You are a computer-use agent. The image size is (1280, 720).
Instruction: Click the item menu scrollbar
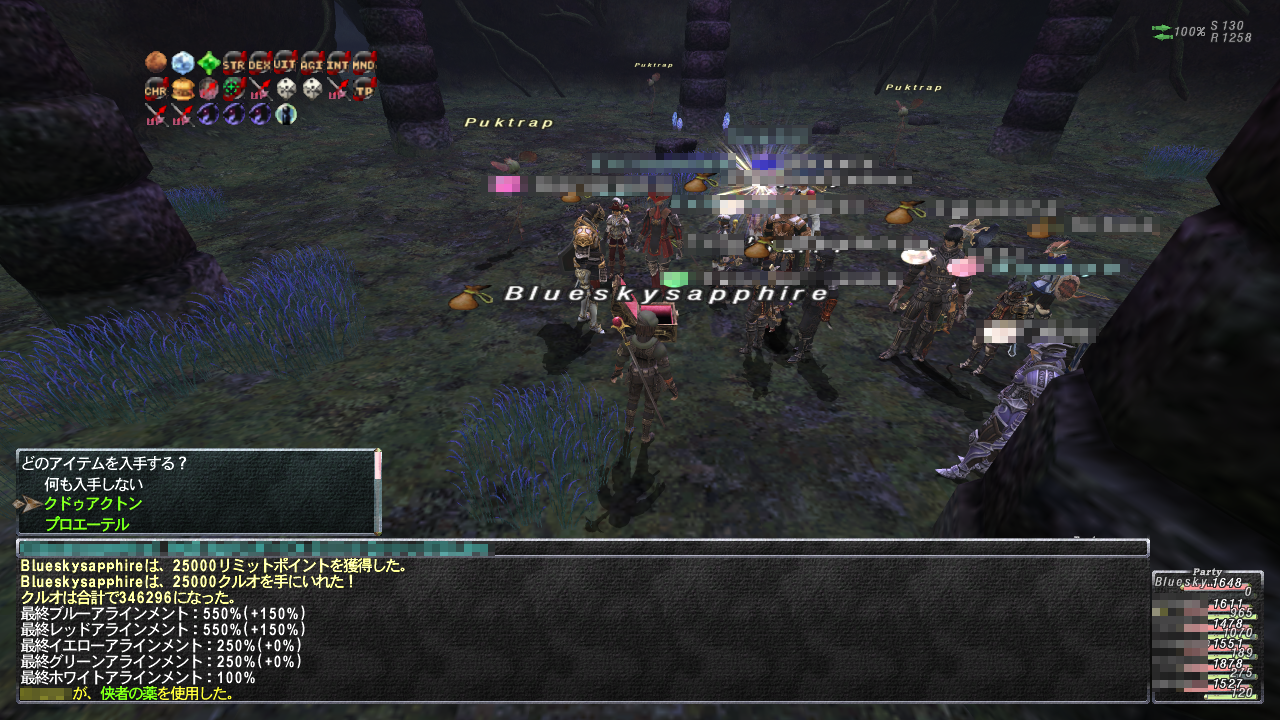point(378,492)
